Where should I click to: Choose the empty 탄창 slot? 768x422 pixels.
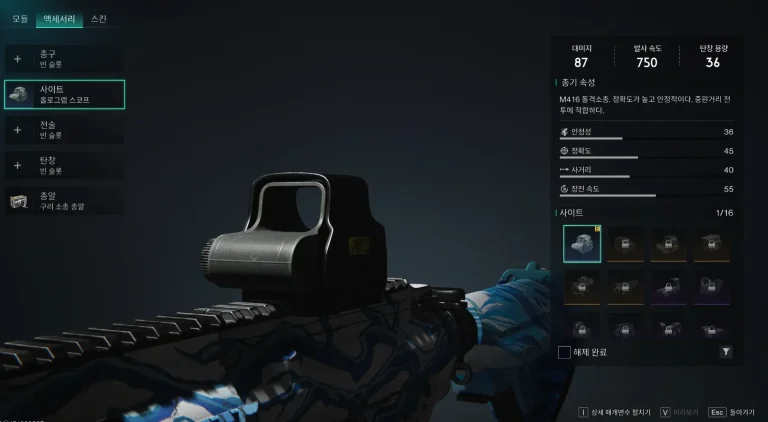point(64,164)
